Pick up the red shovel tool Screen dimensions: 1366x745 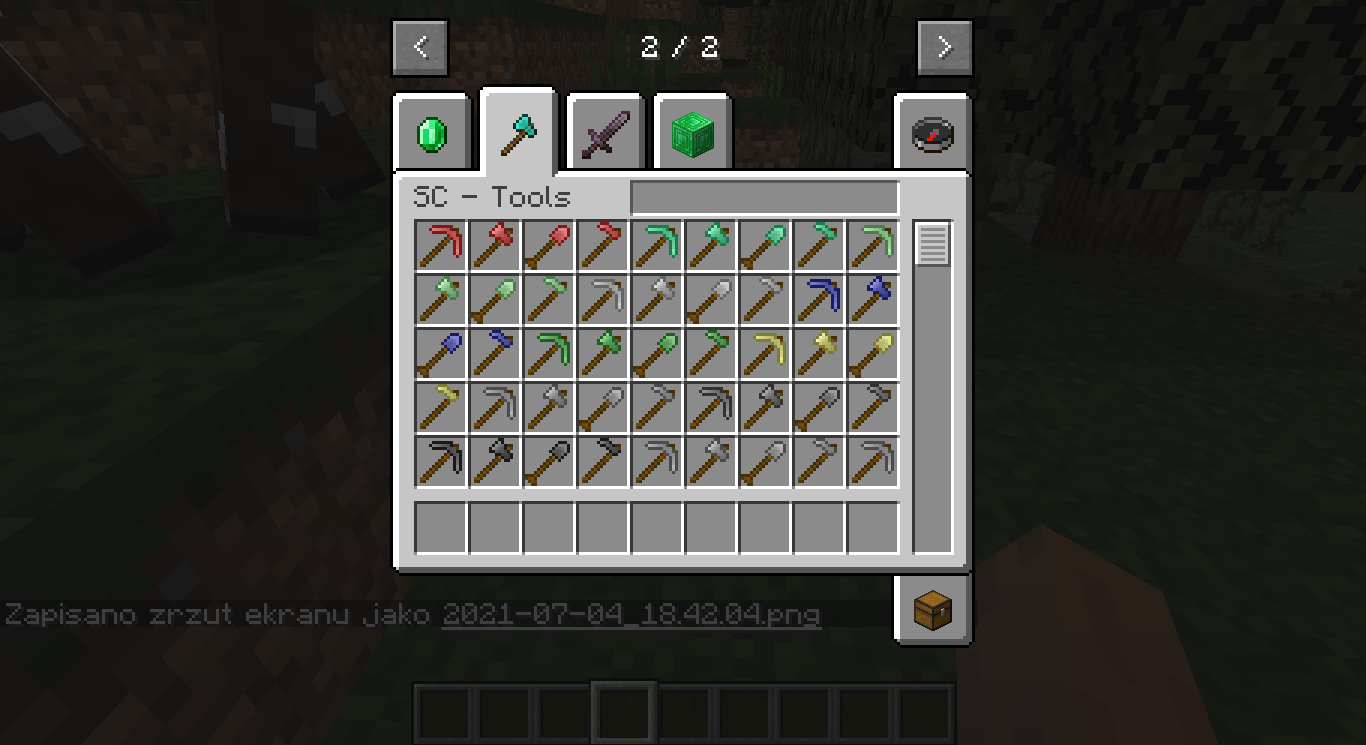(x=548, y=247)
